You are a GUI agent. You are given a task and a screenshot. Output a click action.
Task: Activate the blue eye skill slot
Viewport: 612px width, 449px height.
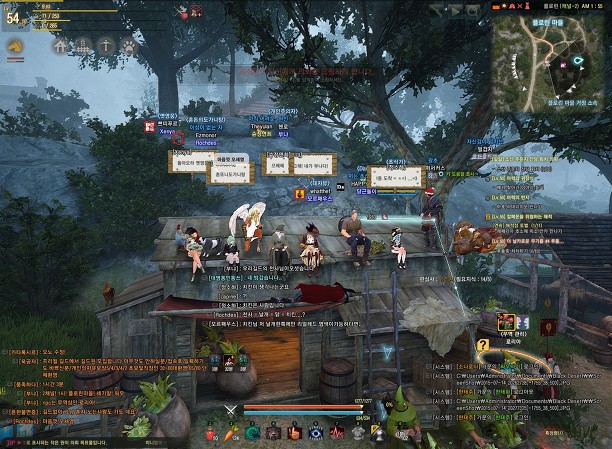tap(316, 432)
